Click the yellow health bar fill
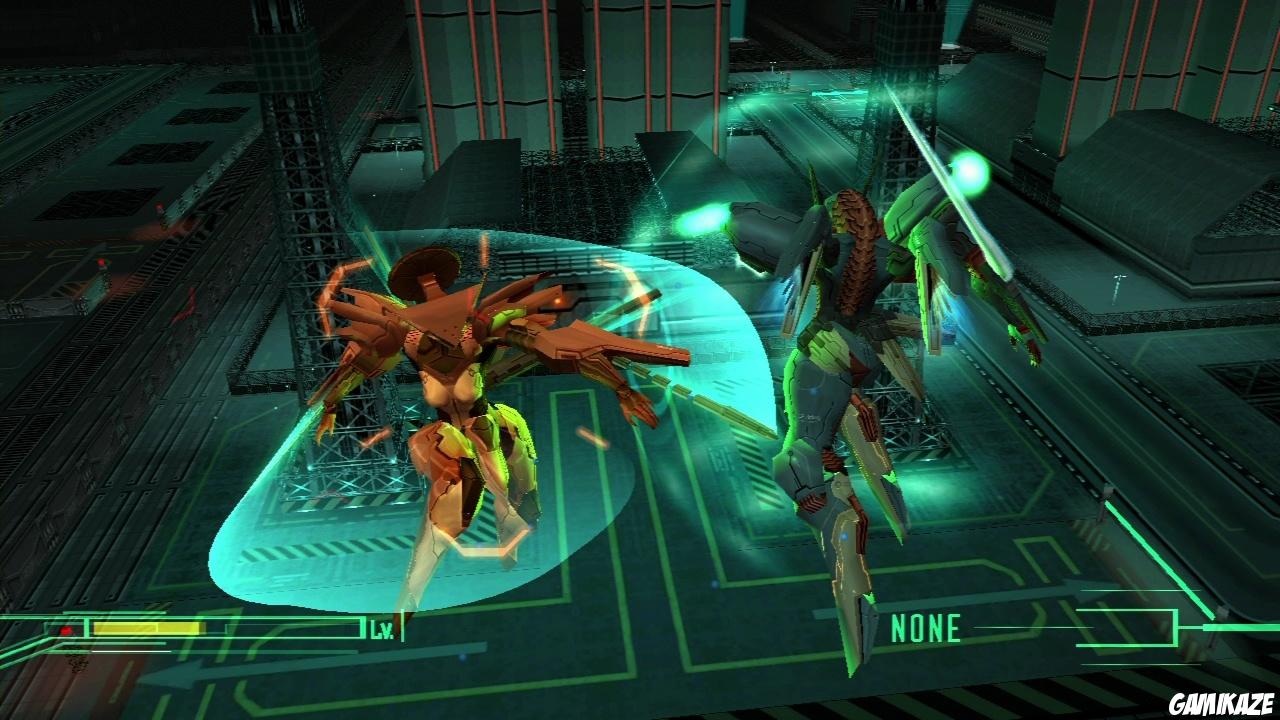This screenshot has height=720, width=1280. [x=150, y=627]
